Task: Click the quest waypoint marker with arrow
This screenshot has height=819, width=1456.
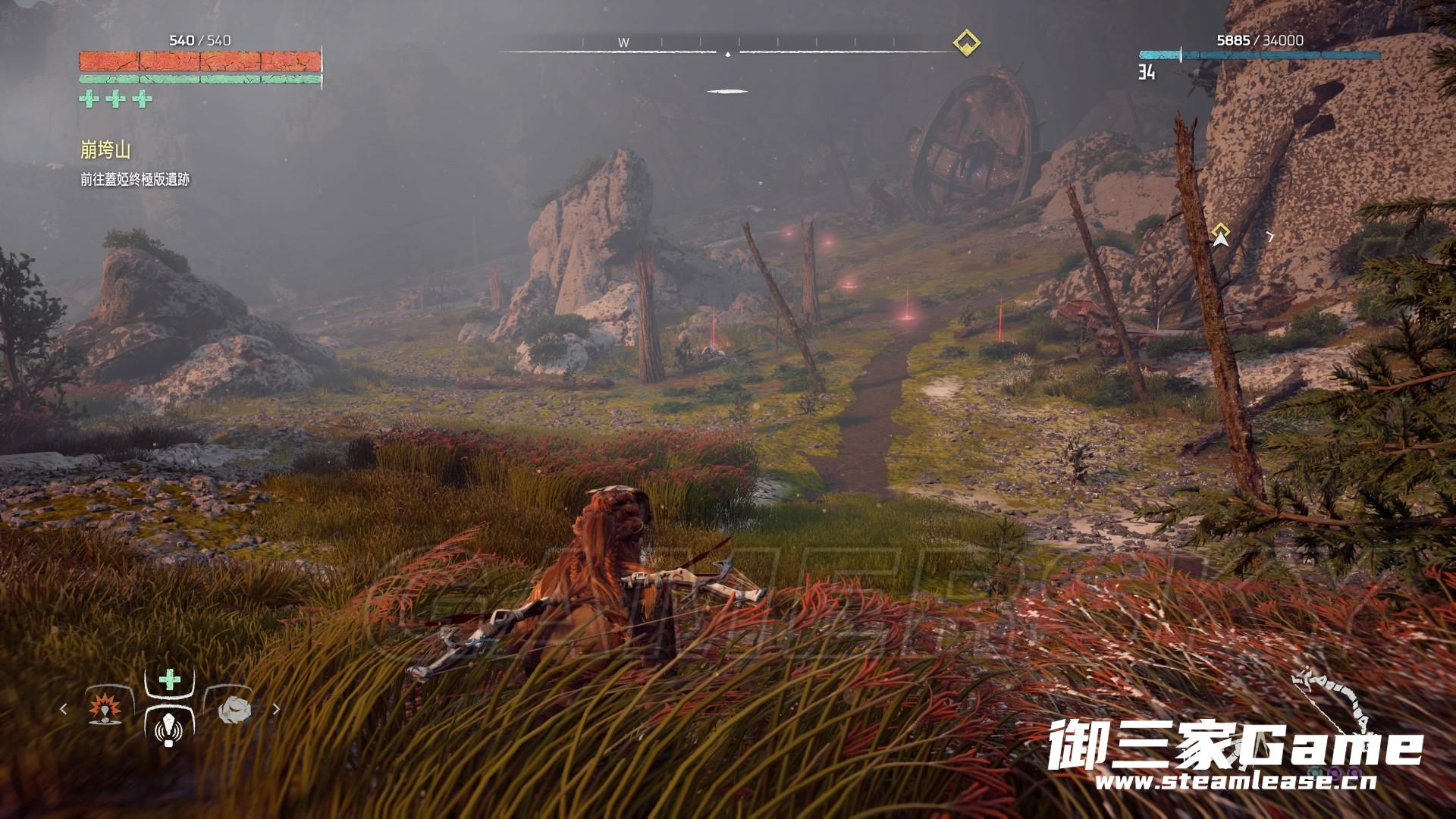Action: (1220, 235)
